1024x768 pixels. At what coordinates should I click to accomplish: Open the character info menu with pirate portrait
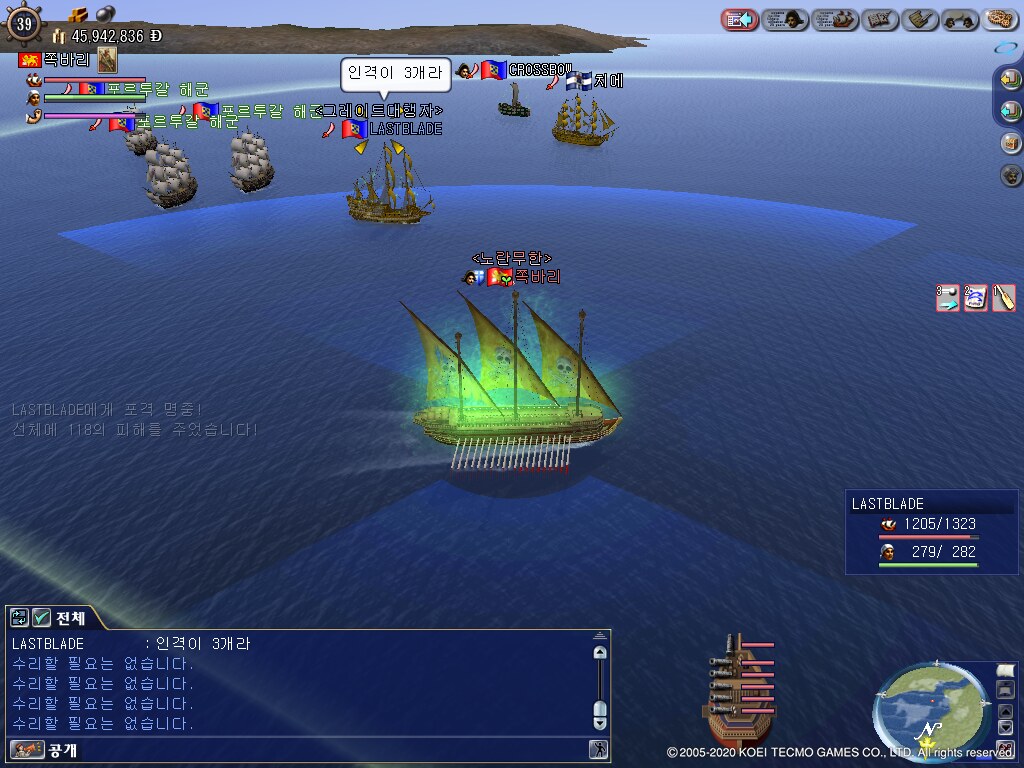tap(786, 19)
